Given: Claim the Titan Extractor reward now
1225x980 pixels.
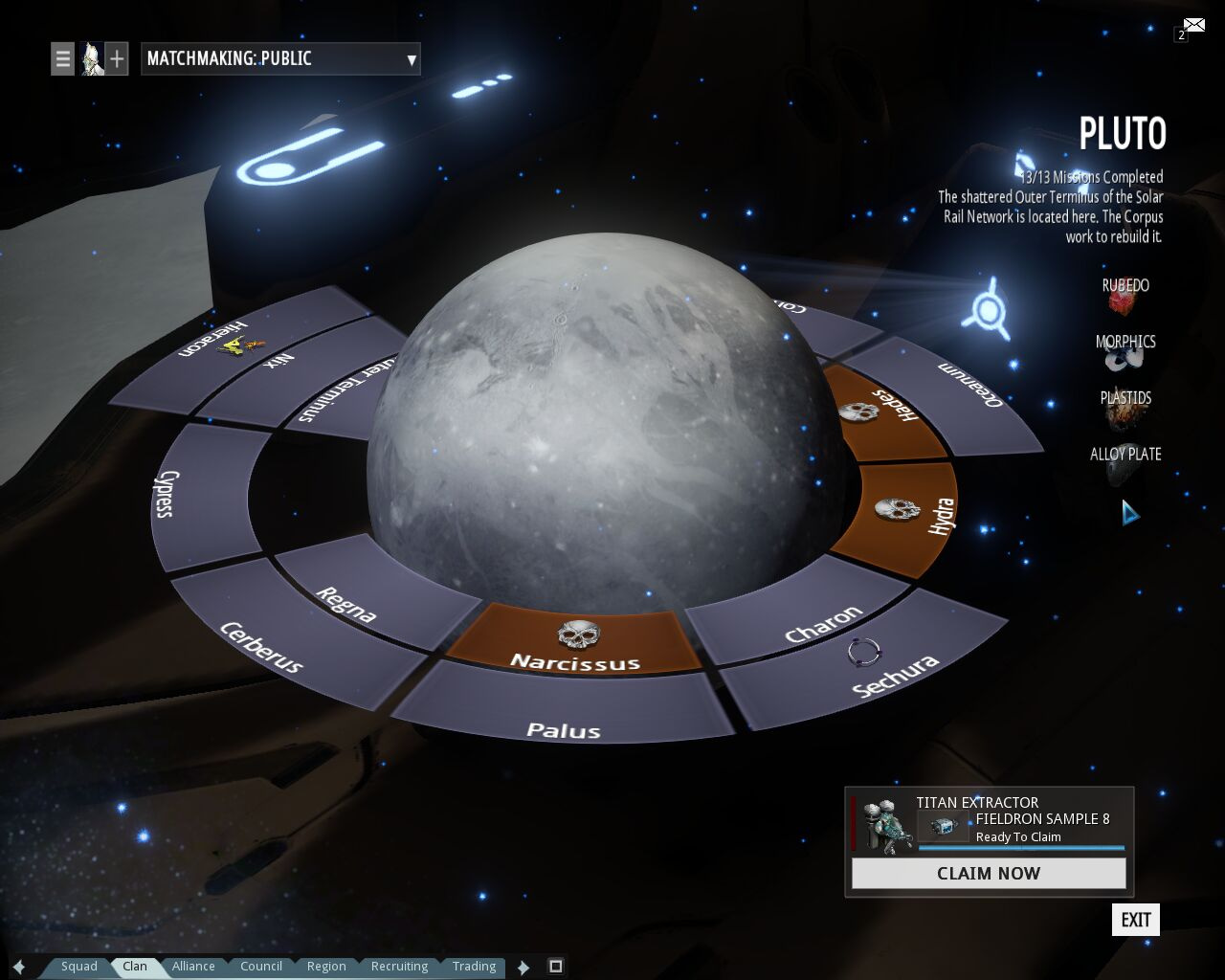Looking at the screenshot, I should tap(989, 873).
